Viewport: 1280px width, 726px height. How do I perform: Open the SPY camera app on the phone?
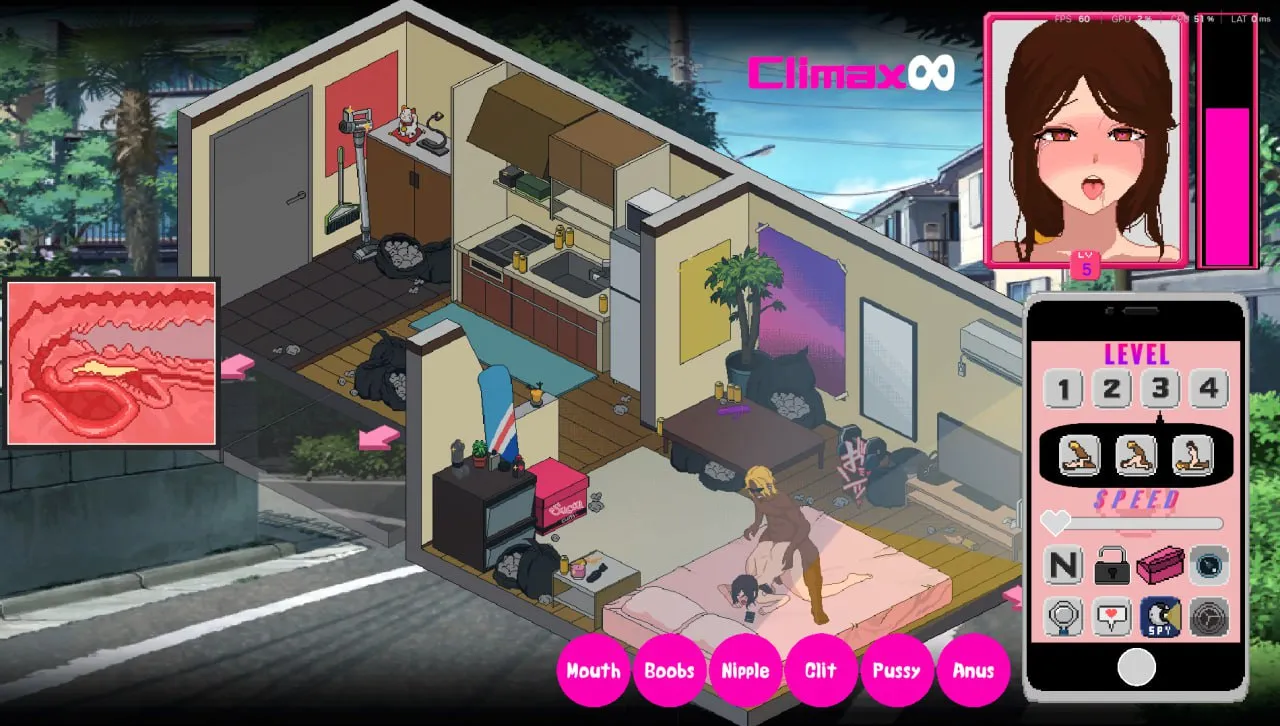point(1160,615)
